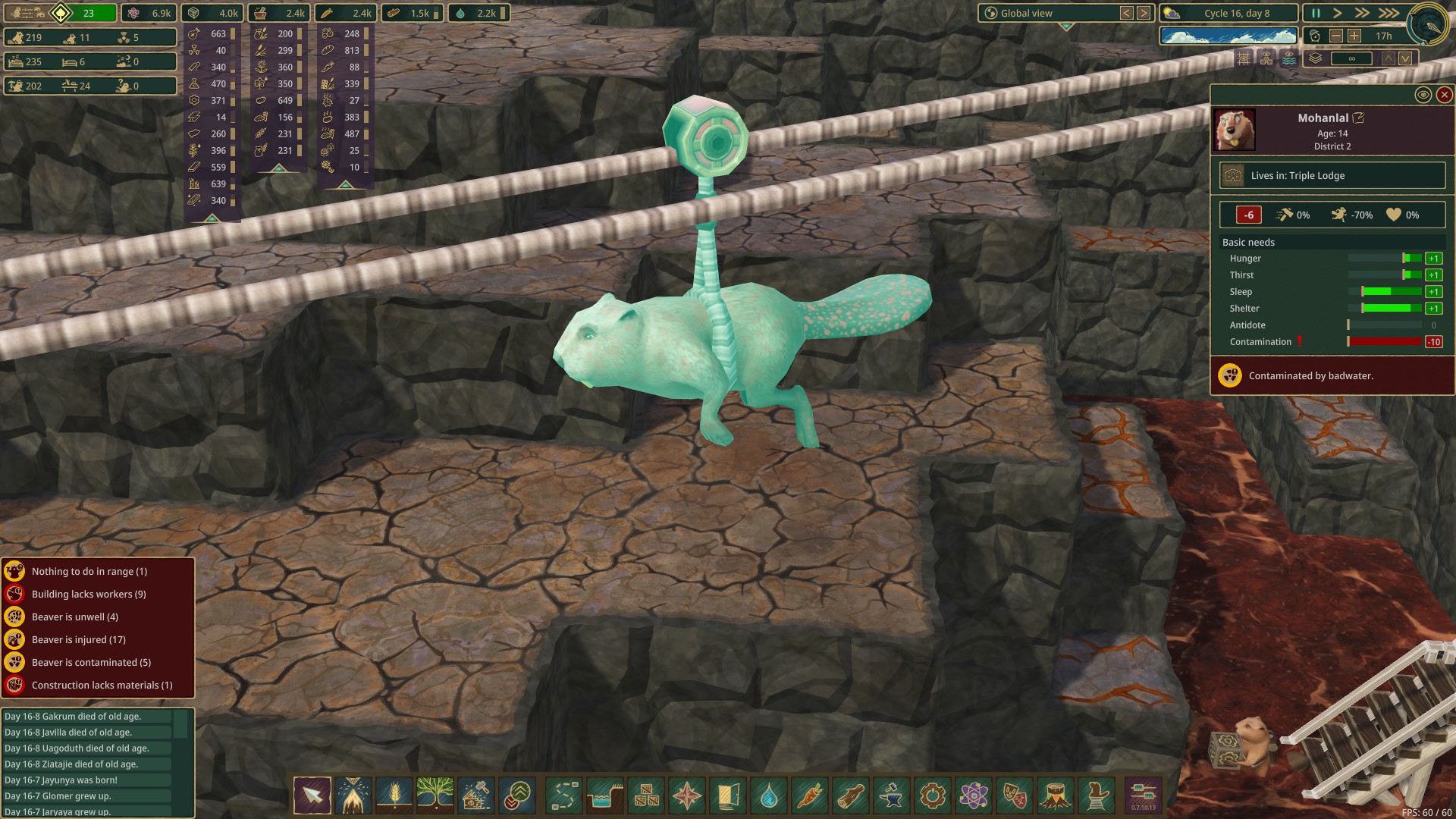
Task: Increase working hours with plus button
Action: click(x=1354, y=36)
